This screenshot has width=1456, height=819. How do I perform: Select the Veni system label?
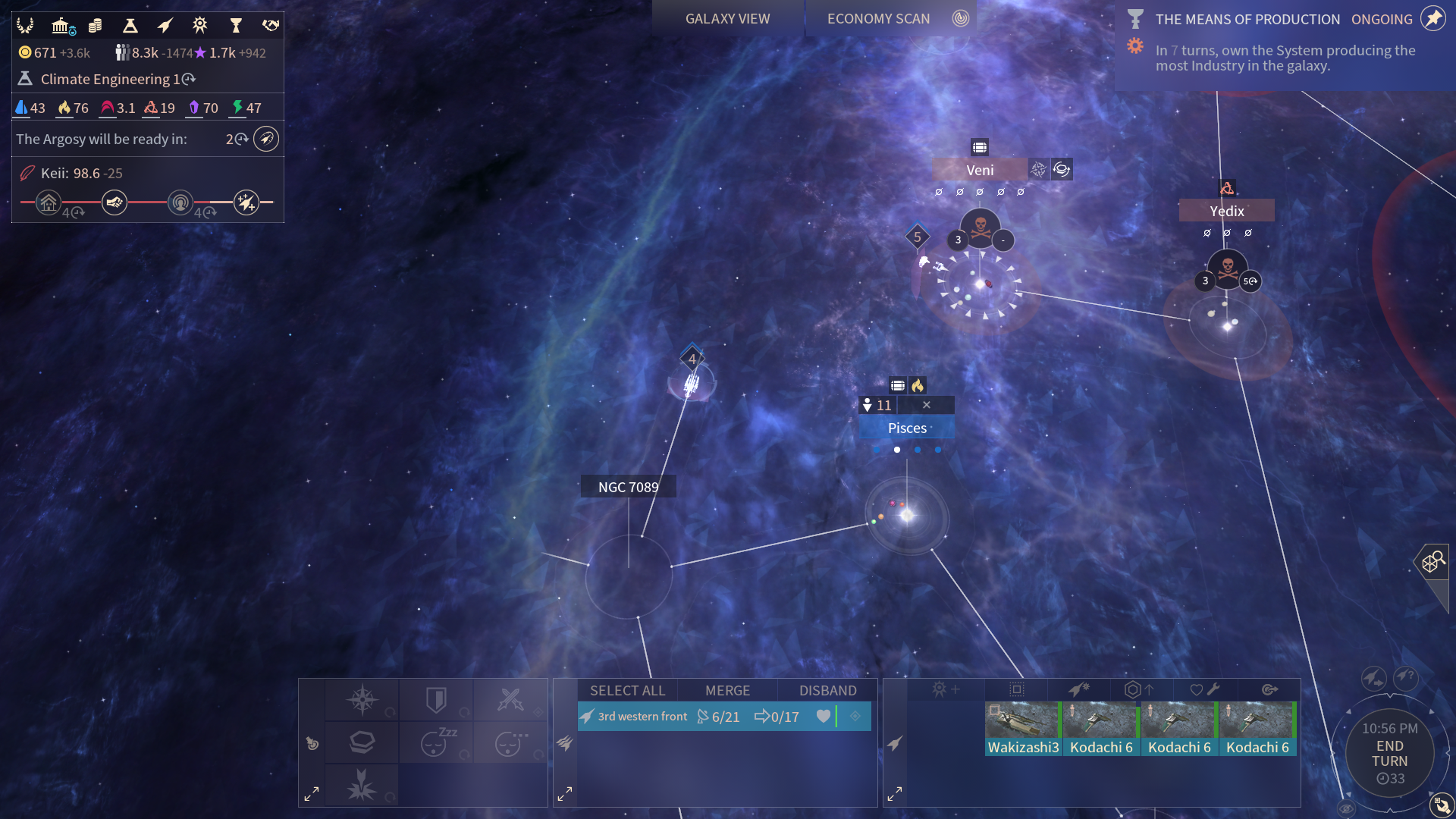980,171
